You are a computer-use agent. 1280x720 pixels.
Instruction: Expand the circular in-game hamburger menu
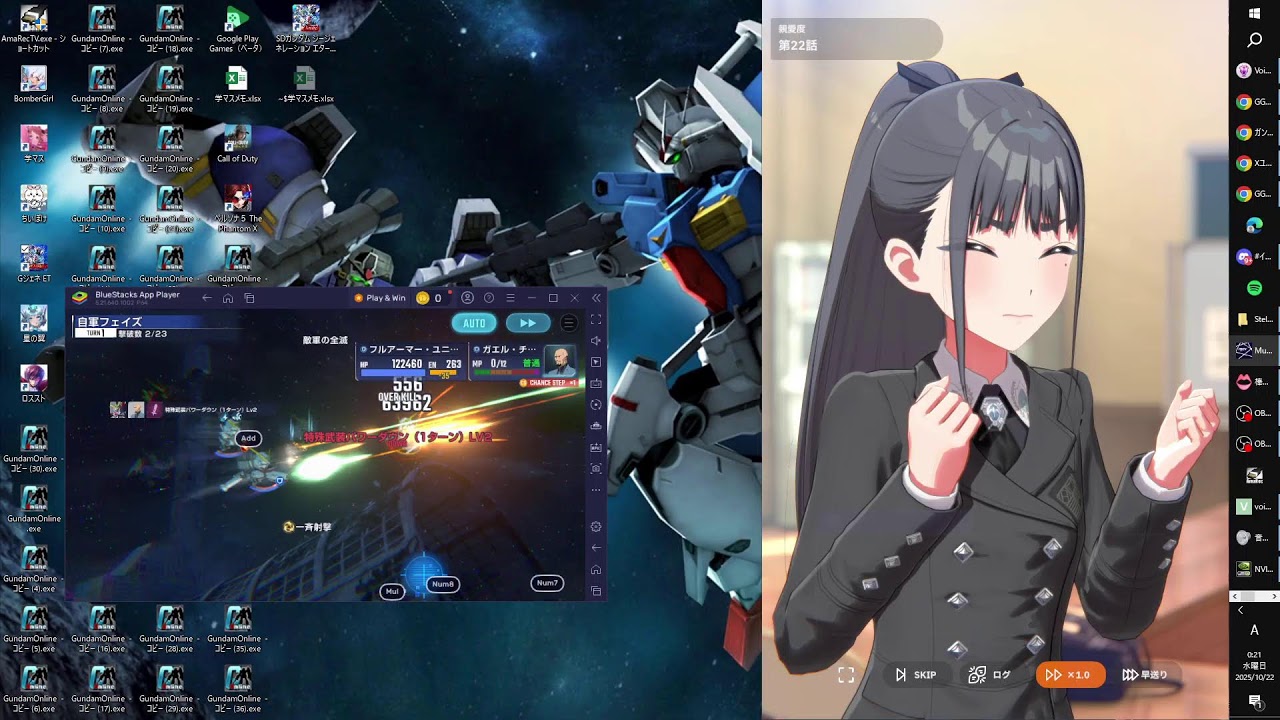click(568, 323)
